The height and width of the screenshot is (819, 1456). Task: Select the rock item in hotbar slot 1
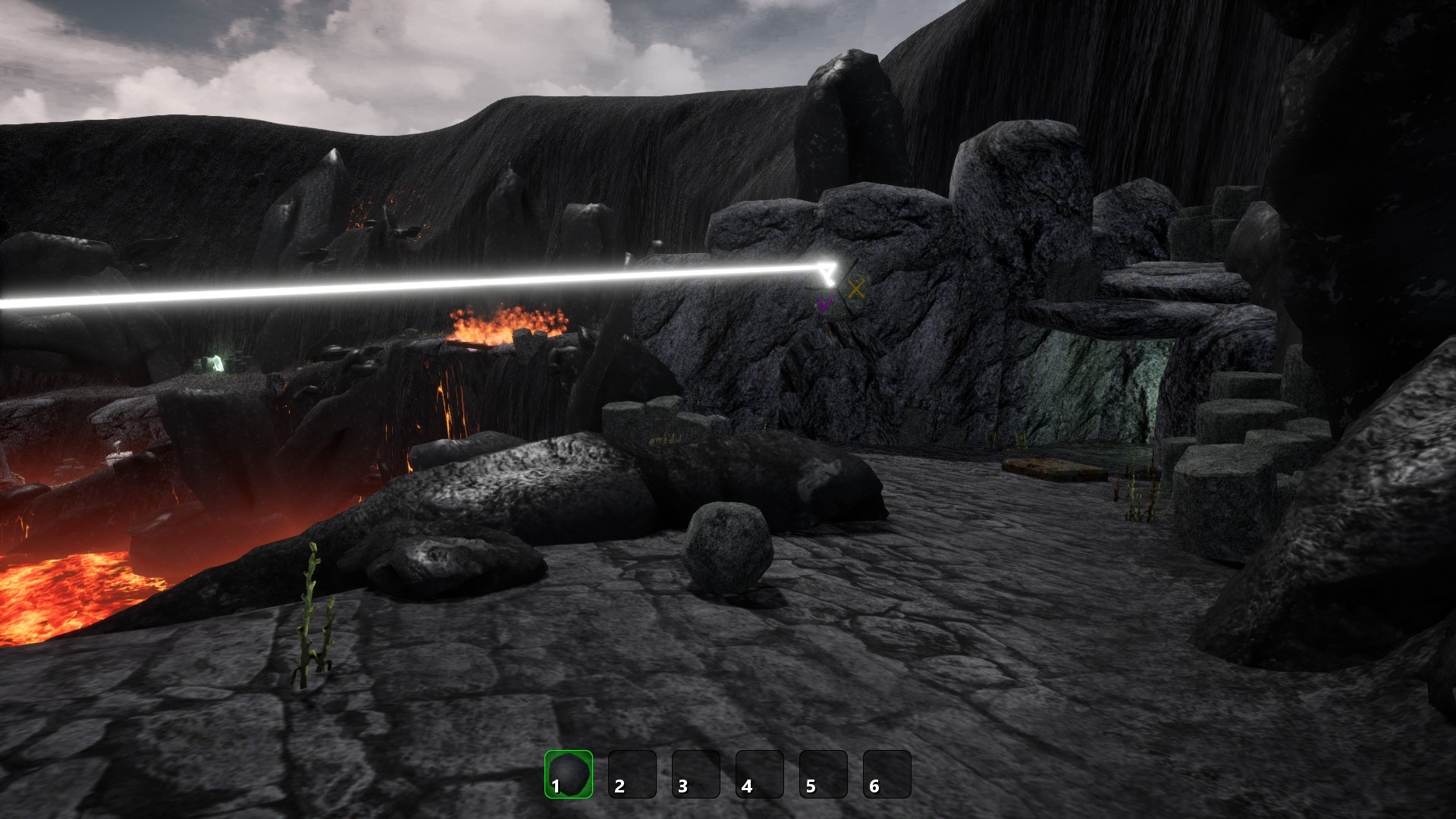568,774
